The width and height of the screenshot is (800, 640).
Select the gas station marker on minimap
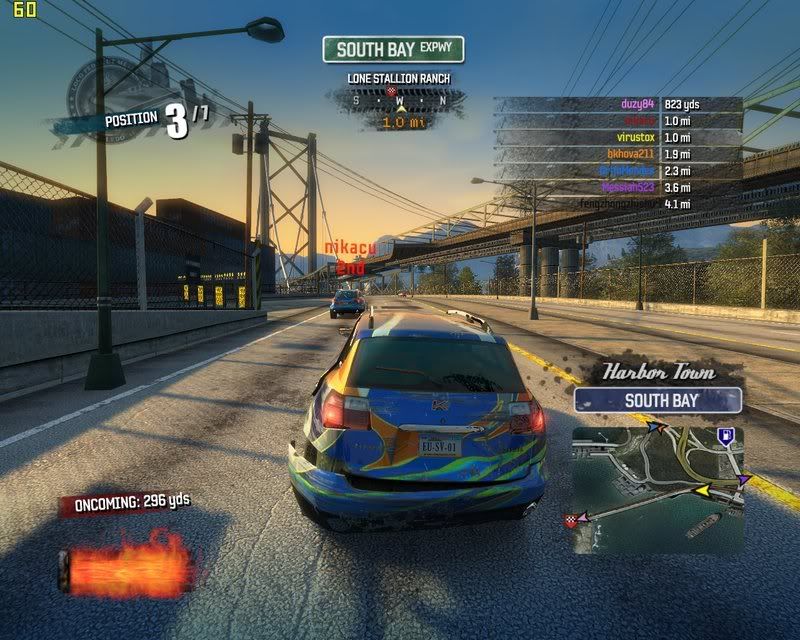click(726, 435)
